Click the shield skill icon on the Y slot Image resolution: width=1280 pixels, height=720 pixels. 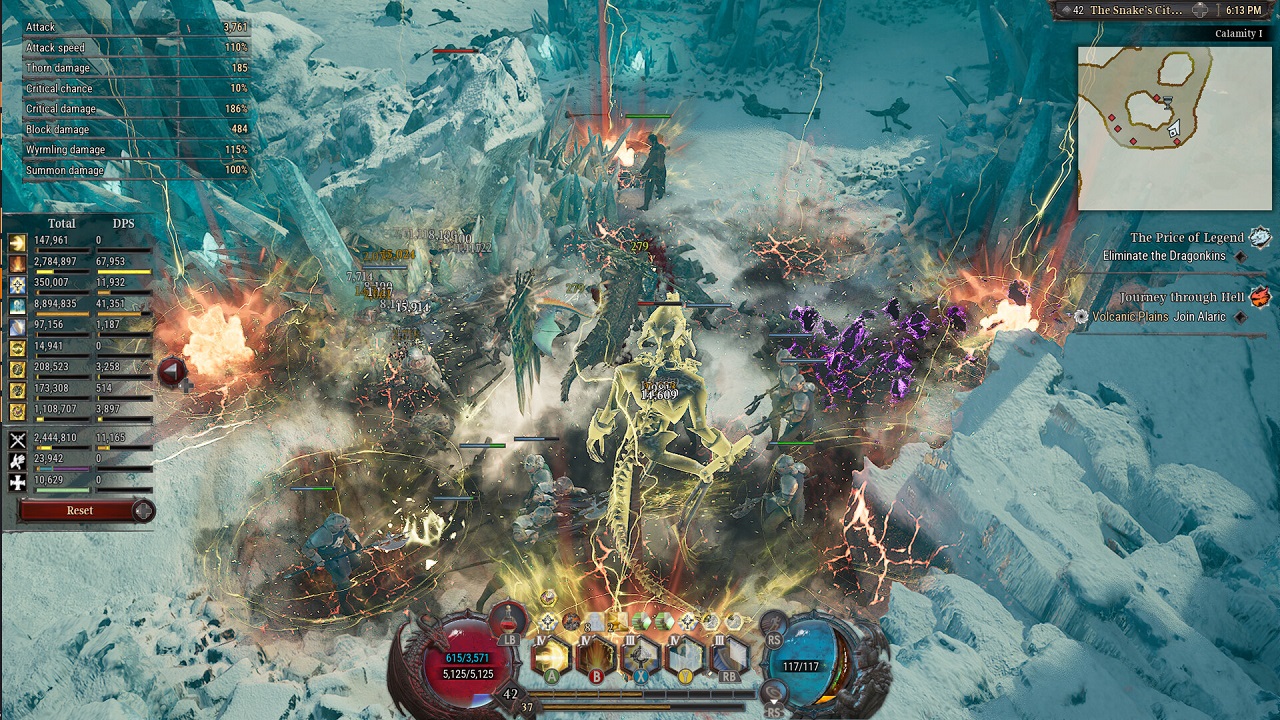tap(684, 655)
